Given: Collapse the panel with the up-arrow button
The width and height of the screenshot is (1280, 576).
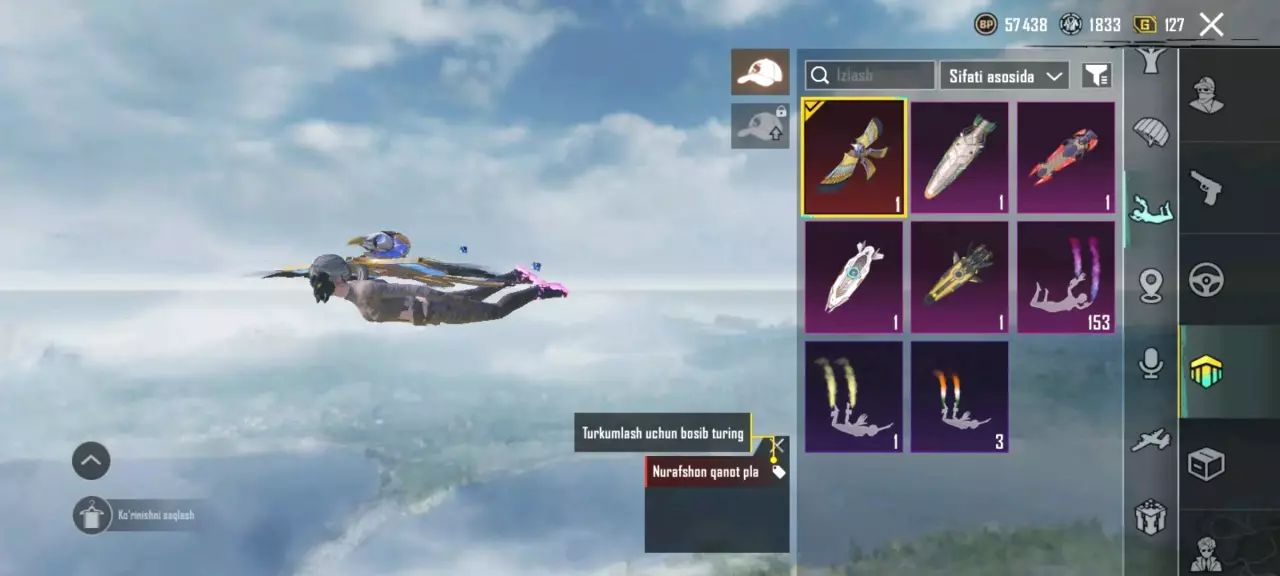Looking at the screenshot, I should coord(91,461).
